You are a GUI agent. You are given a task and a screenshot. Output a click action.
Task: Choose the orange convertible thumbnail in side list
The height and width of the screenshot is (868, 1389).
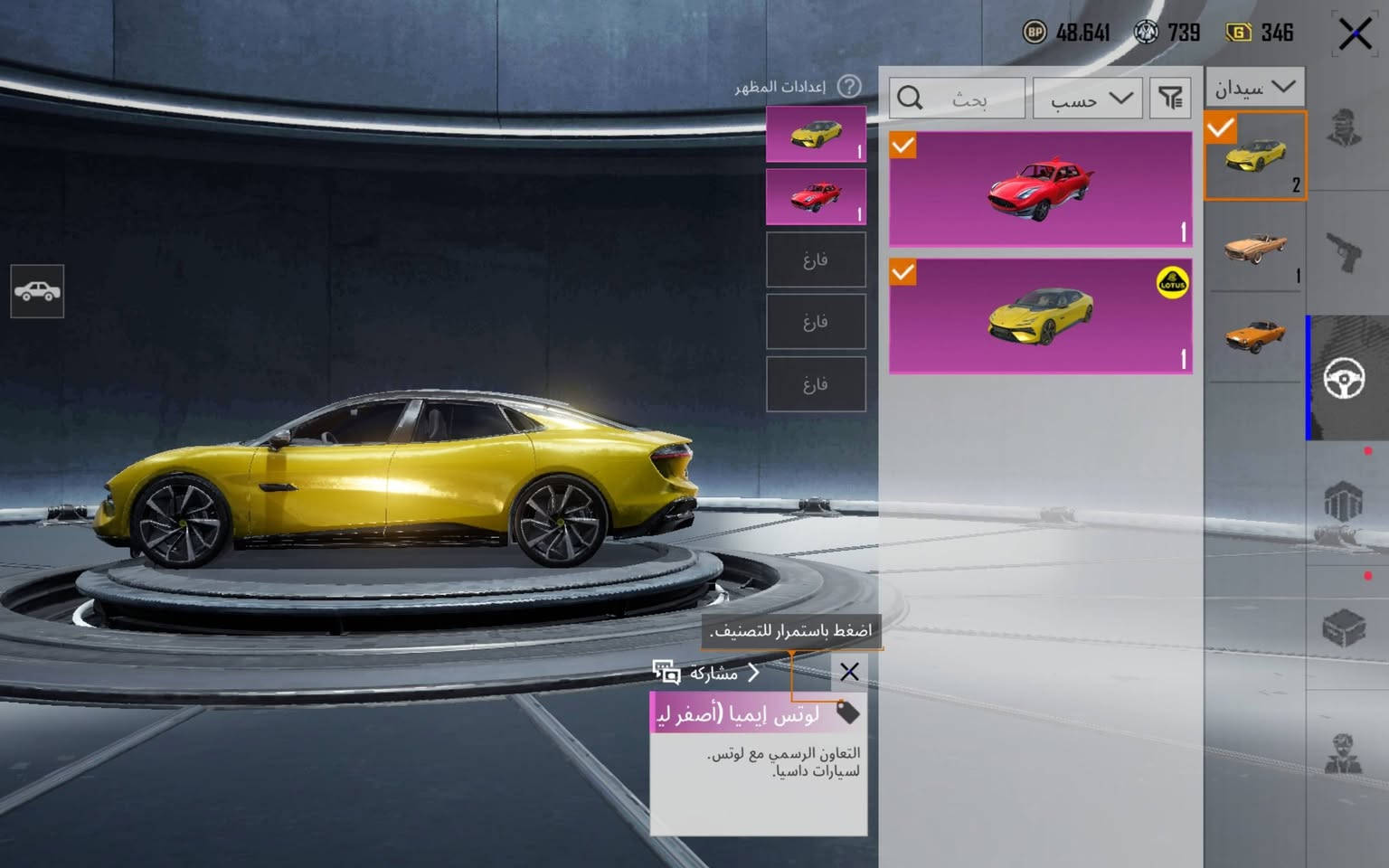click(1255, 336)
